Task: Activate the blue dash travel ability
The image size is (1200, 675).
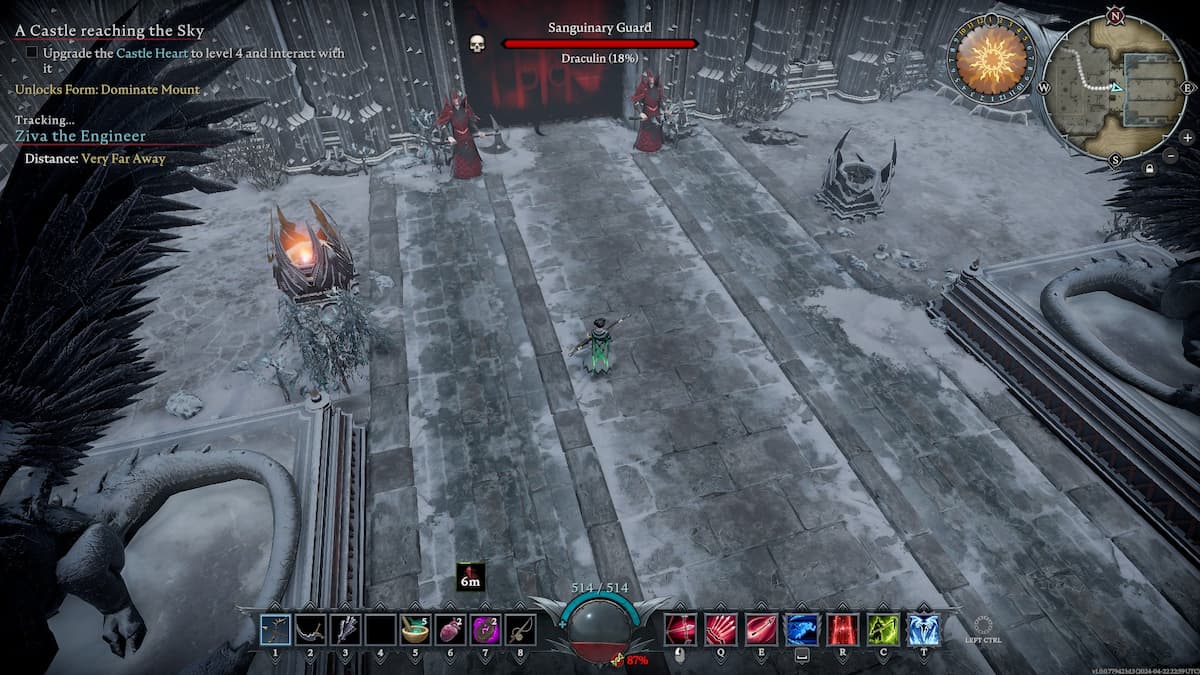Action: 801,629
